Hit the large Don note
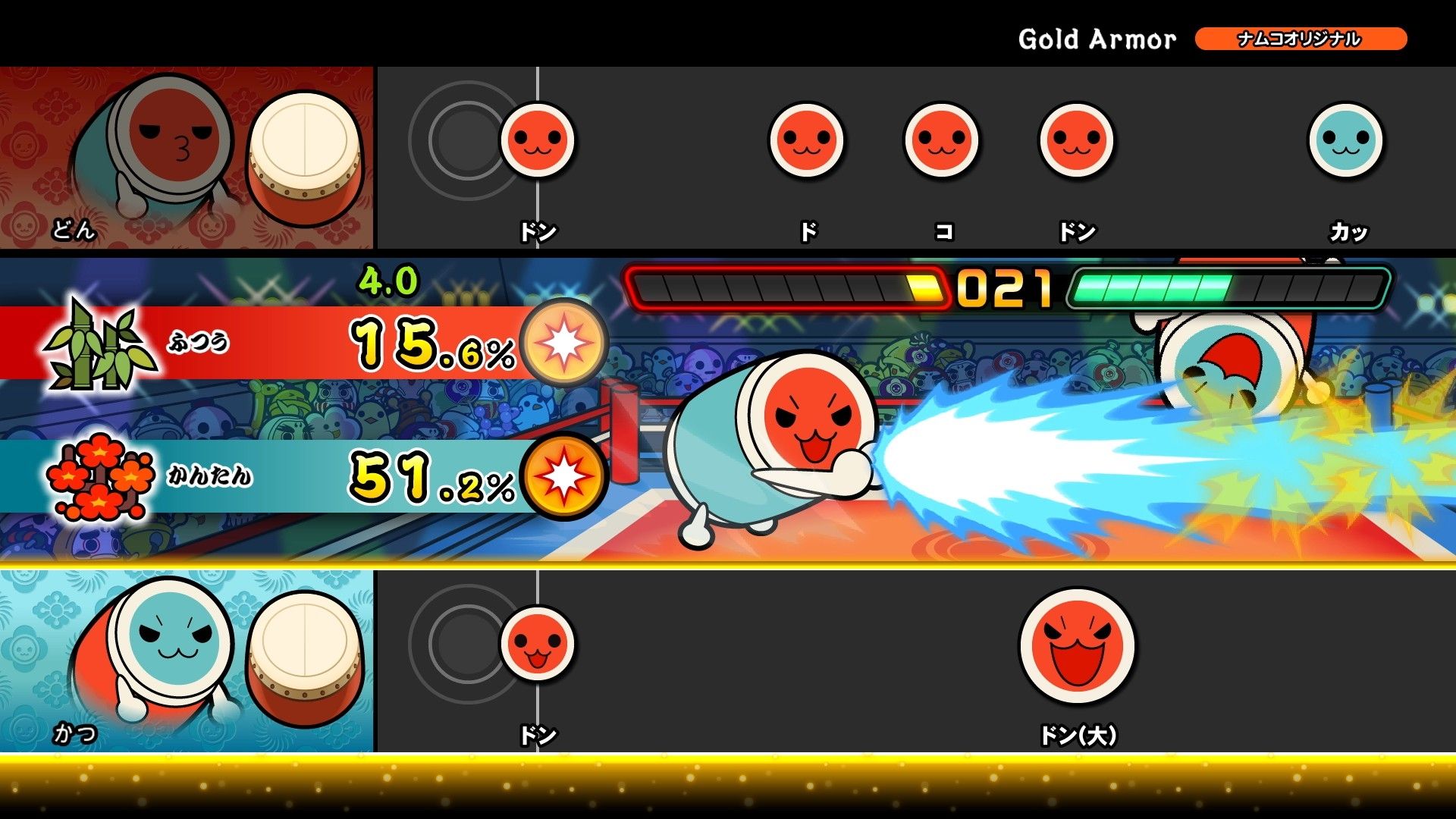The width and height of the screenshot is (1456, 819). (1077, 645)
